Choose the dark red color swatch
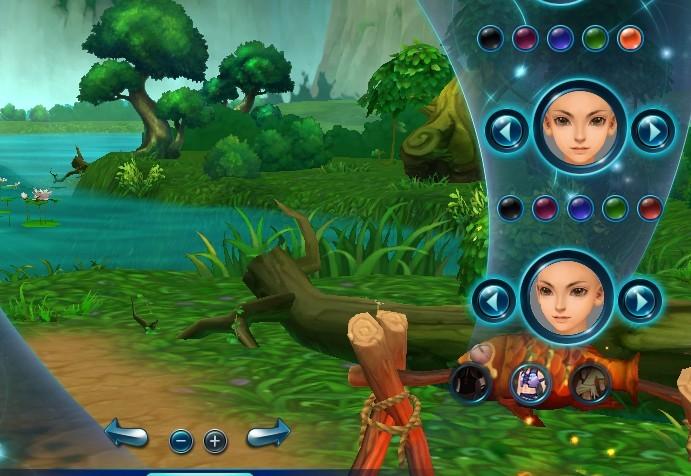The image size is (691, 476). point(650,208)
